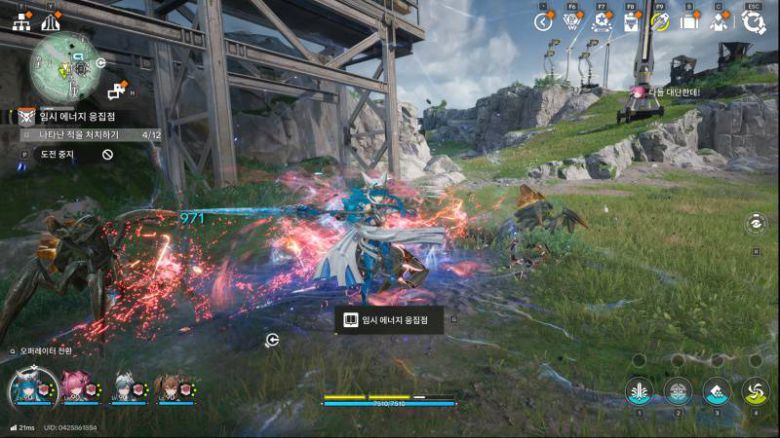780x438 pixels.
Task: Open the F7 star event icon
Action: pyautogui.click(x=602, y=22)
